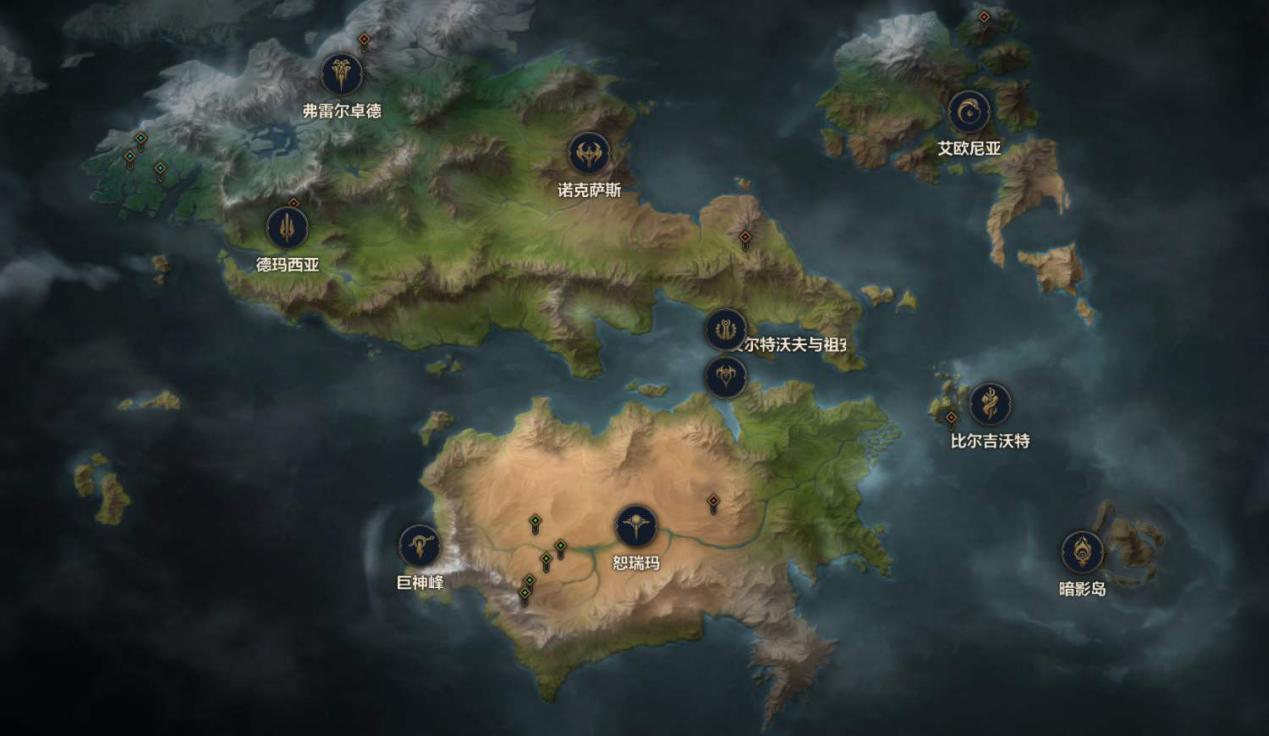Open the 诺克萨斯 (Noxus) region emblem
Viewport: 1269px width, 736px height.
[x=589, y=153]
